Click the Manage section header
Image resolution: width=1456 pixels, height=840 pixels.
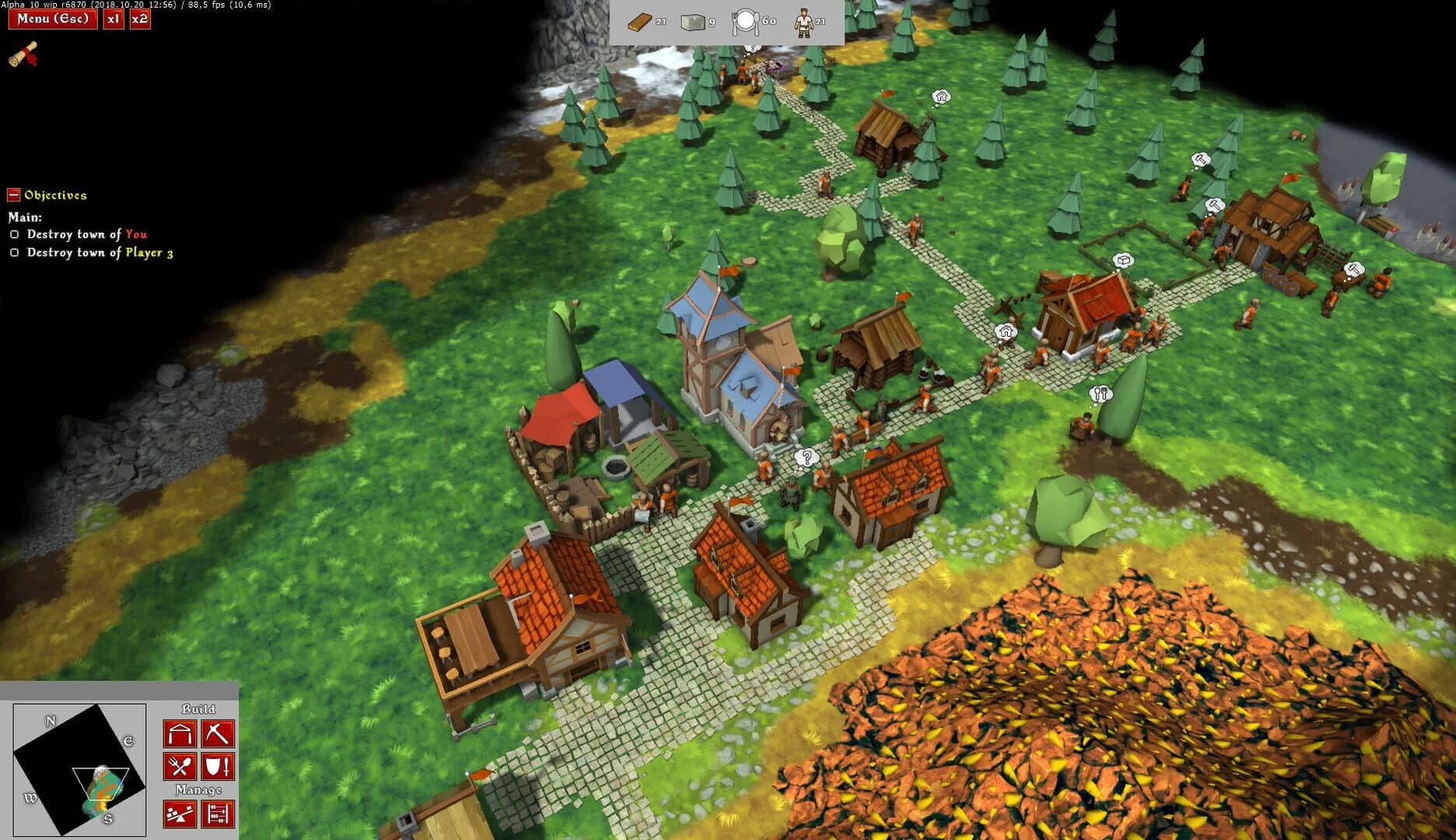199,789
